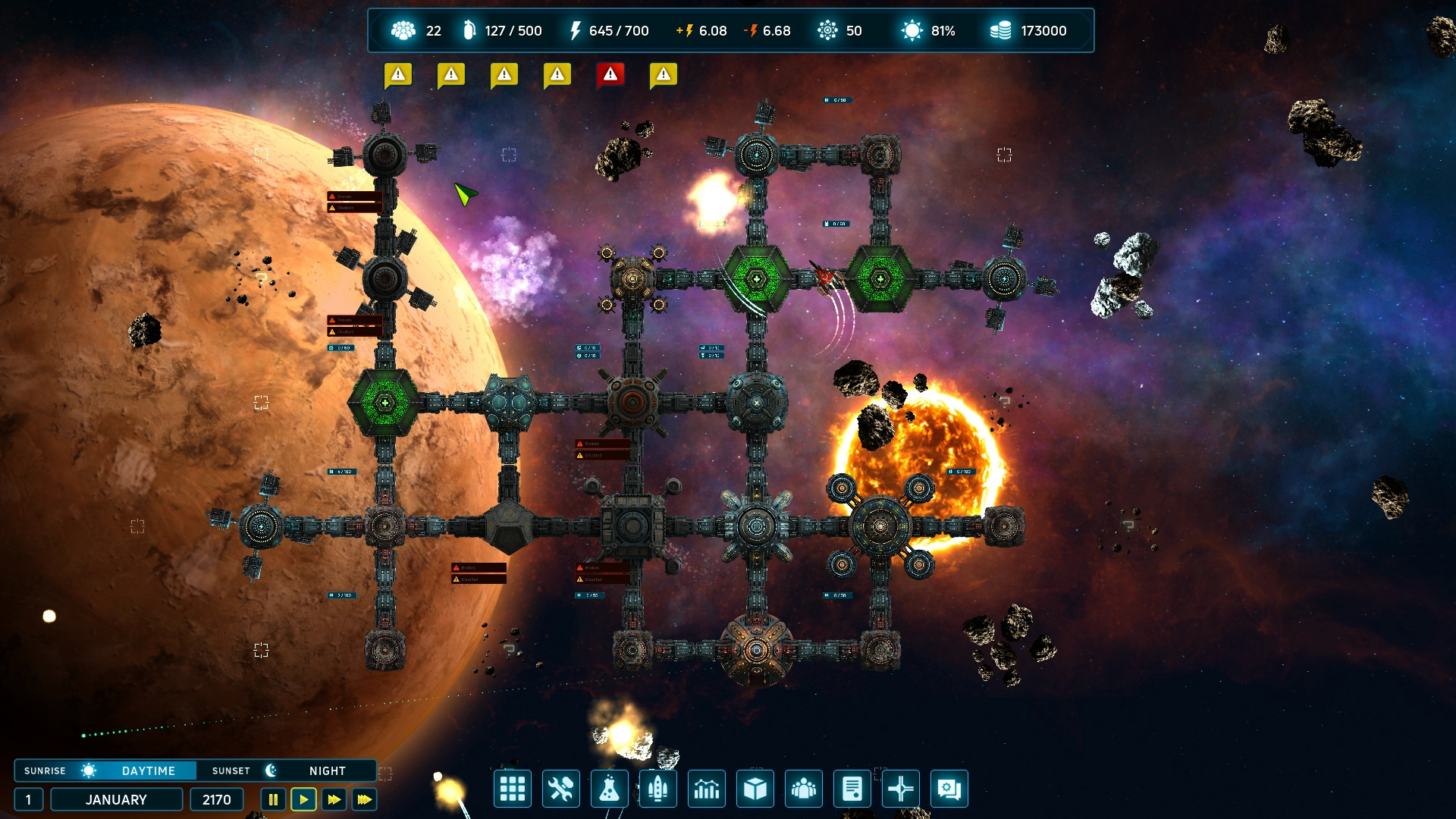The width and height of the screenshot is (1456, 819).
Task: Open the messages chat panel
Action: click(x=949, y=789)
